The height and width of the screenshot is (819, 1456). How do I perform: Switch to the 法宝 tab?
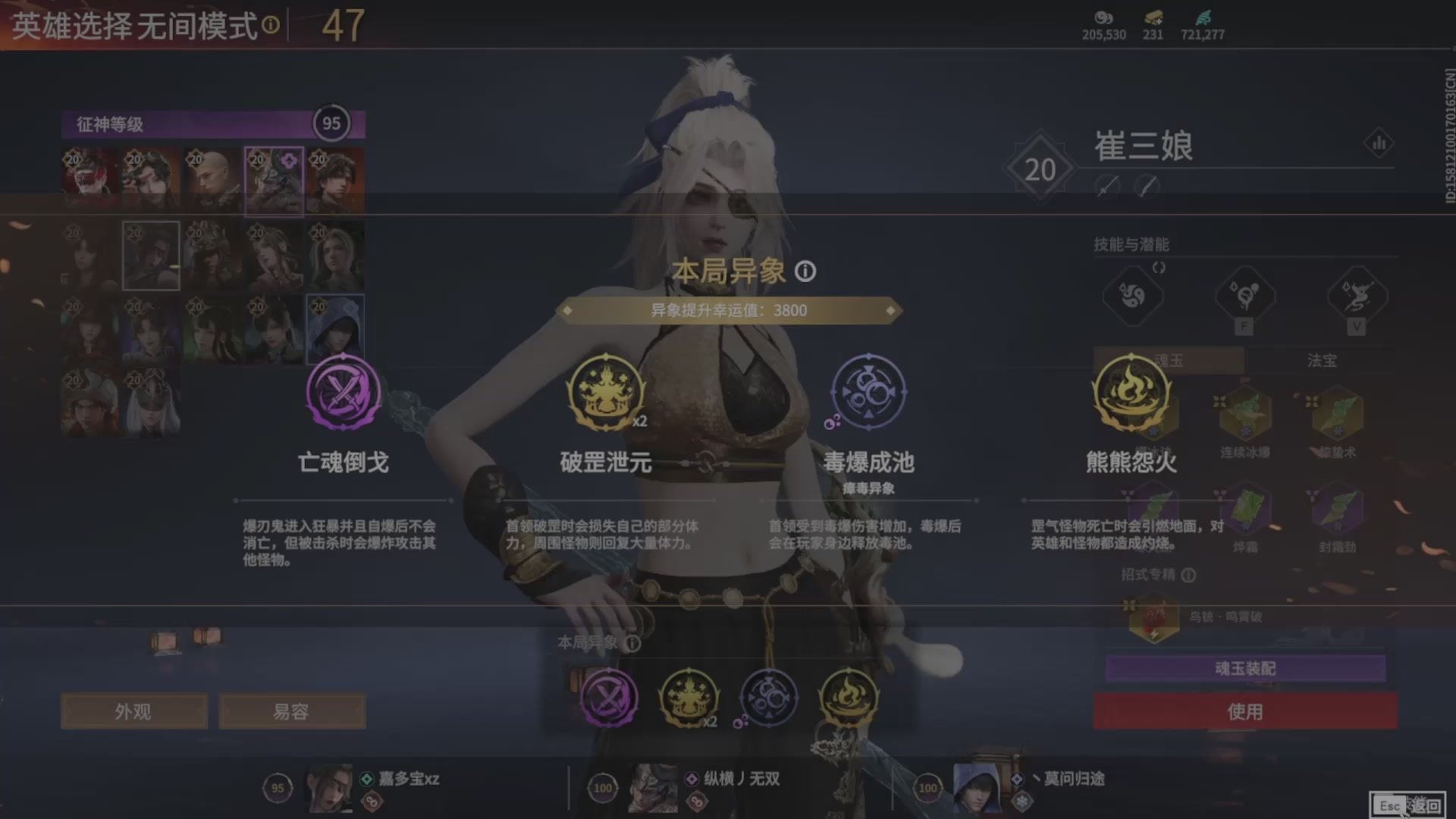pyautogui.click(x=1320, y=361)
